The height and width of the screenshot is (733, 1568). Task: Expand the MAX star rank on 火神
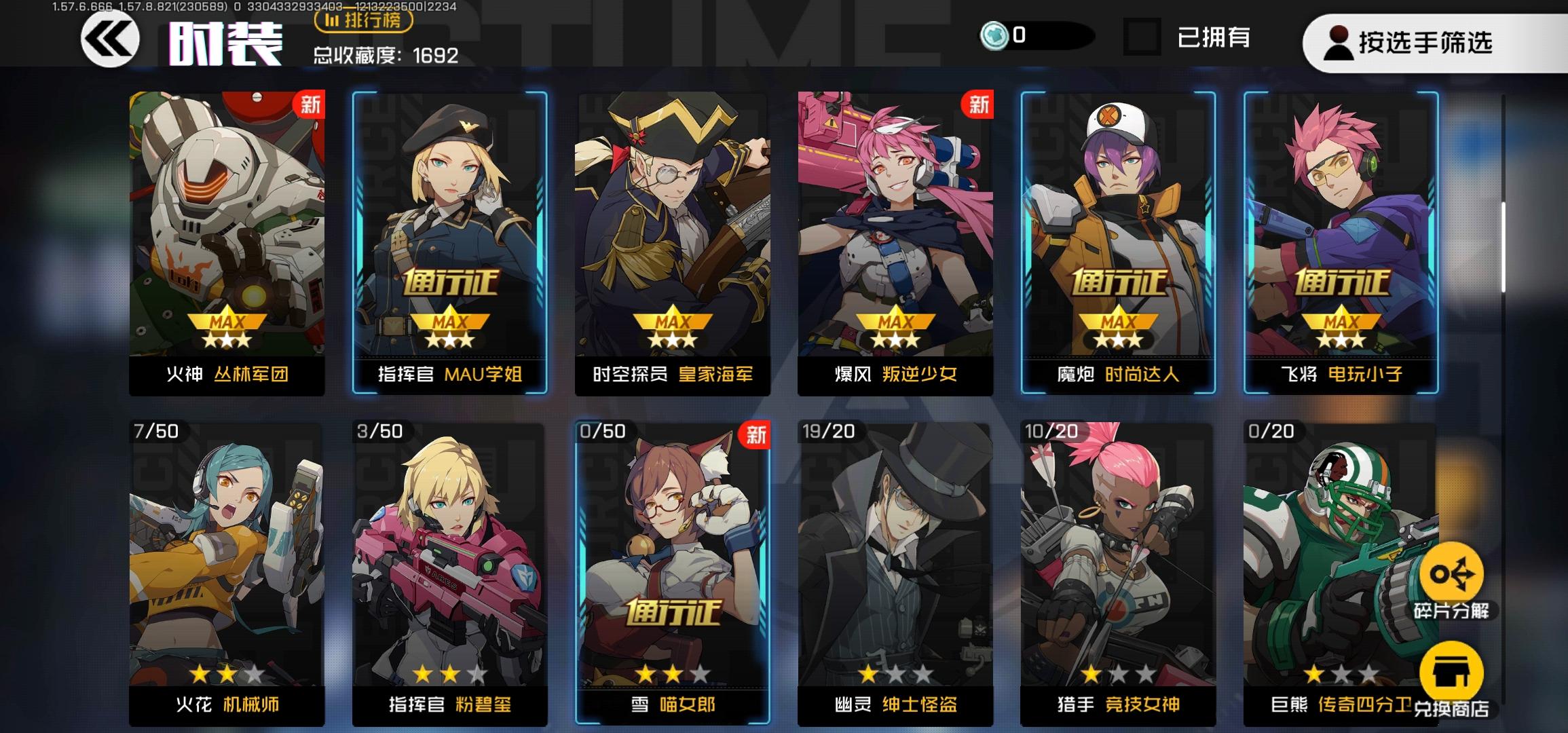click(x=226, y=328)
